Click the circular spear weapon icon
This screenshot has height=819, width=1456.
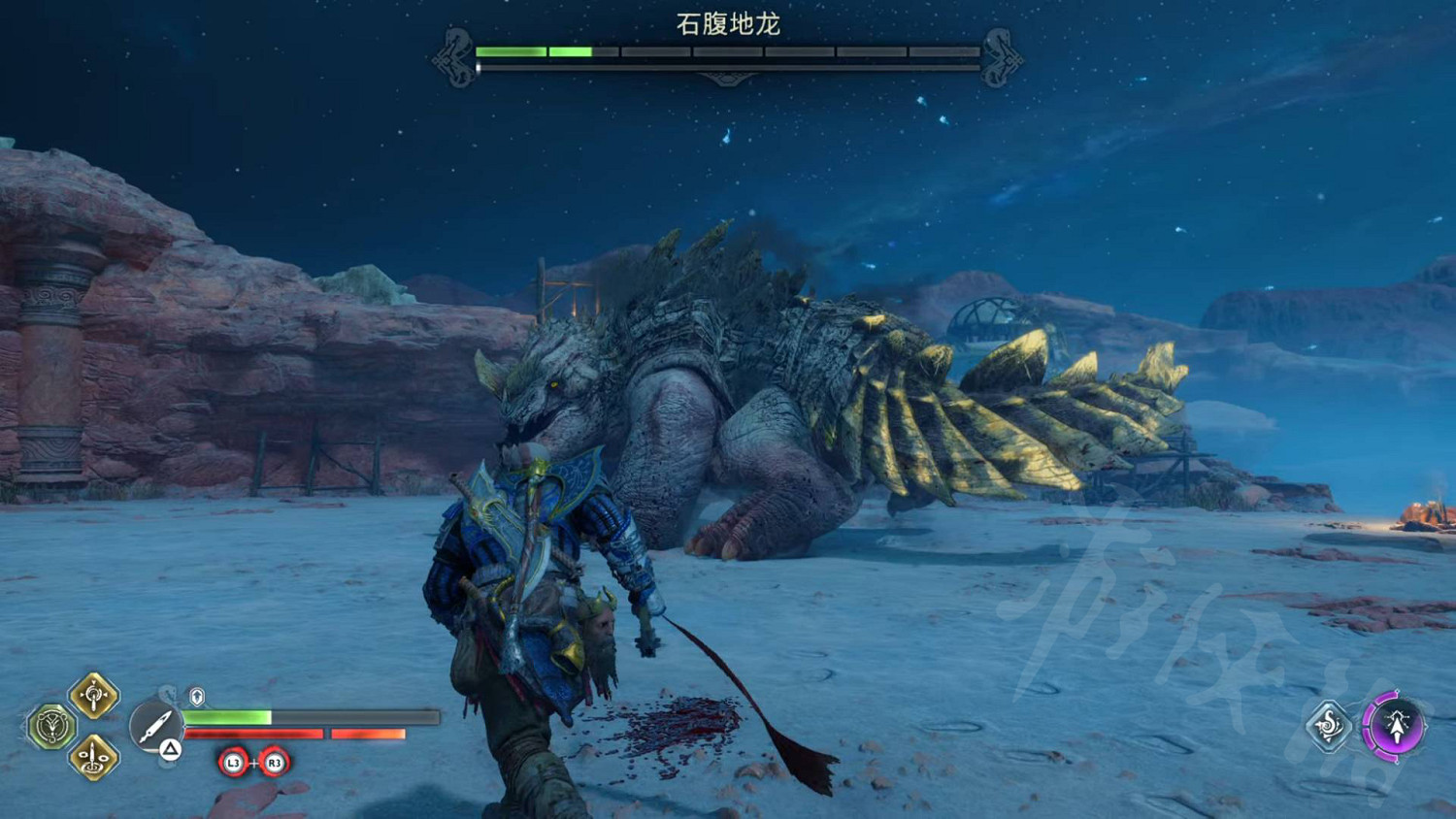tap(154, 726)
